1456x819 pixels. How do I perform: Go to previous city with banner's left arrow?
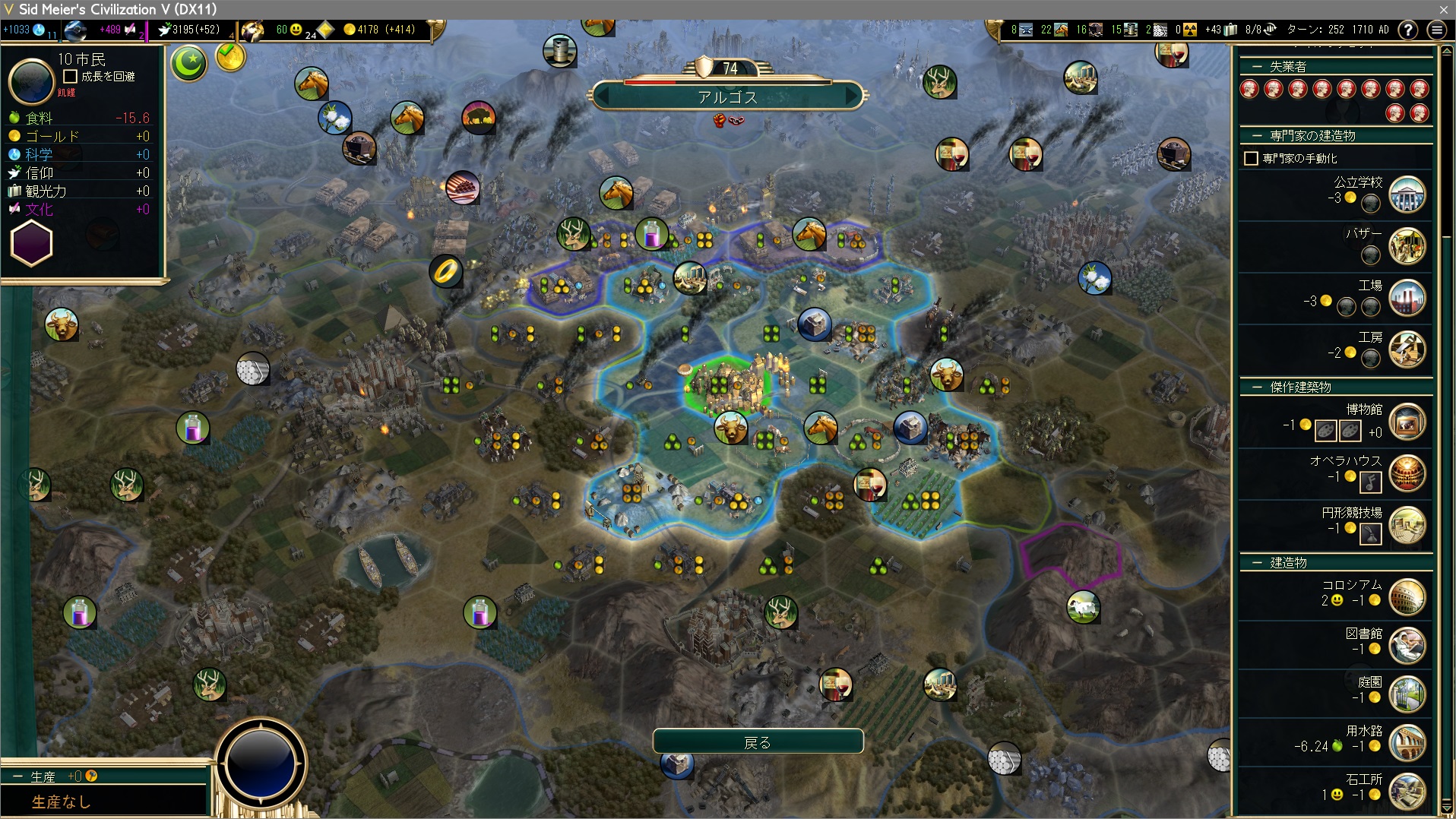(602, 97)
